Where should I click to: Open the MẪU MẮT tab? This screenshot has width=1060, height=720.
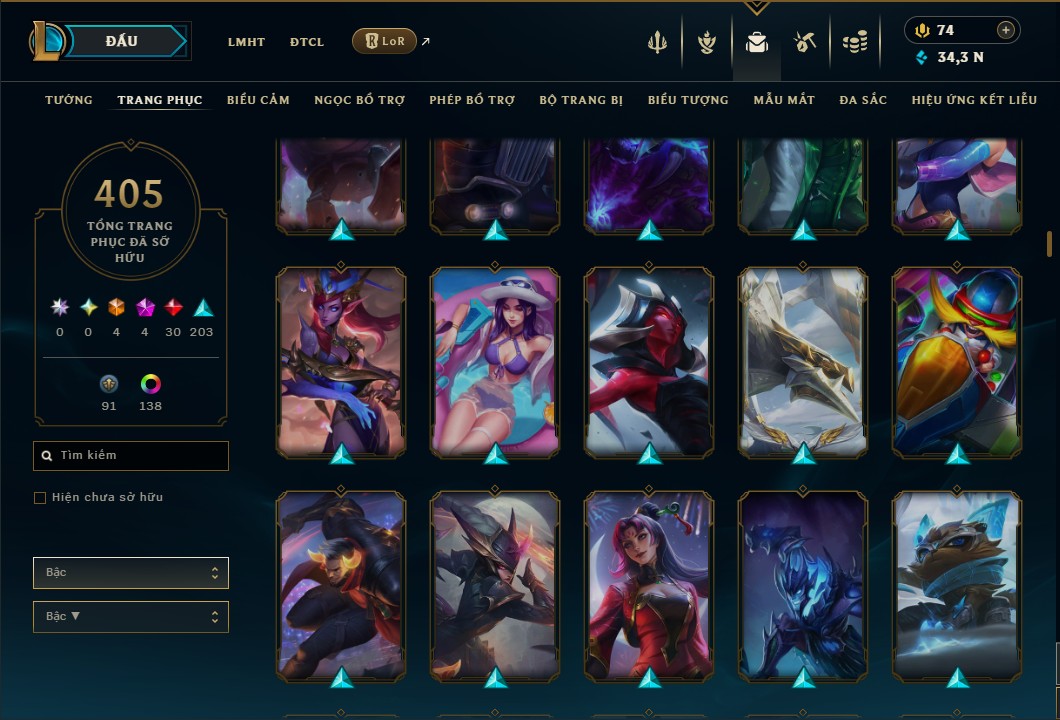click(784, 100)
